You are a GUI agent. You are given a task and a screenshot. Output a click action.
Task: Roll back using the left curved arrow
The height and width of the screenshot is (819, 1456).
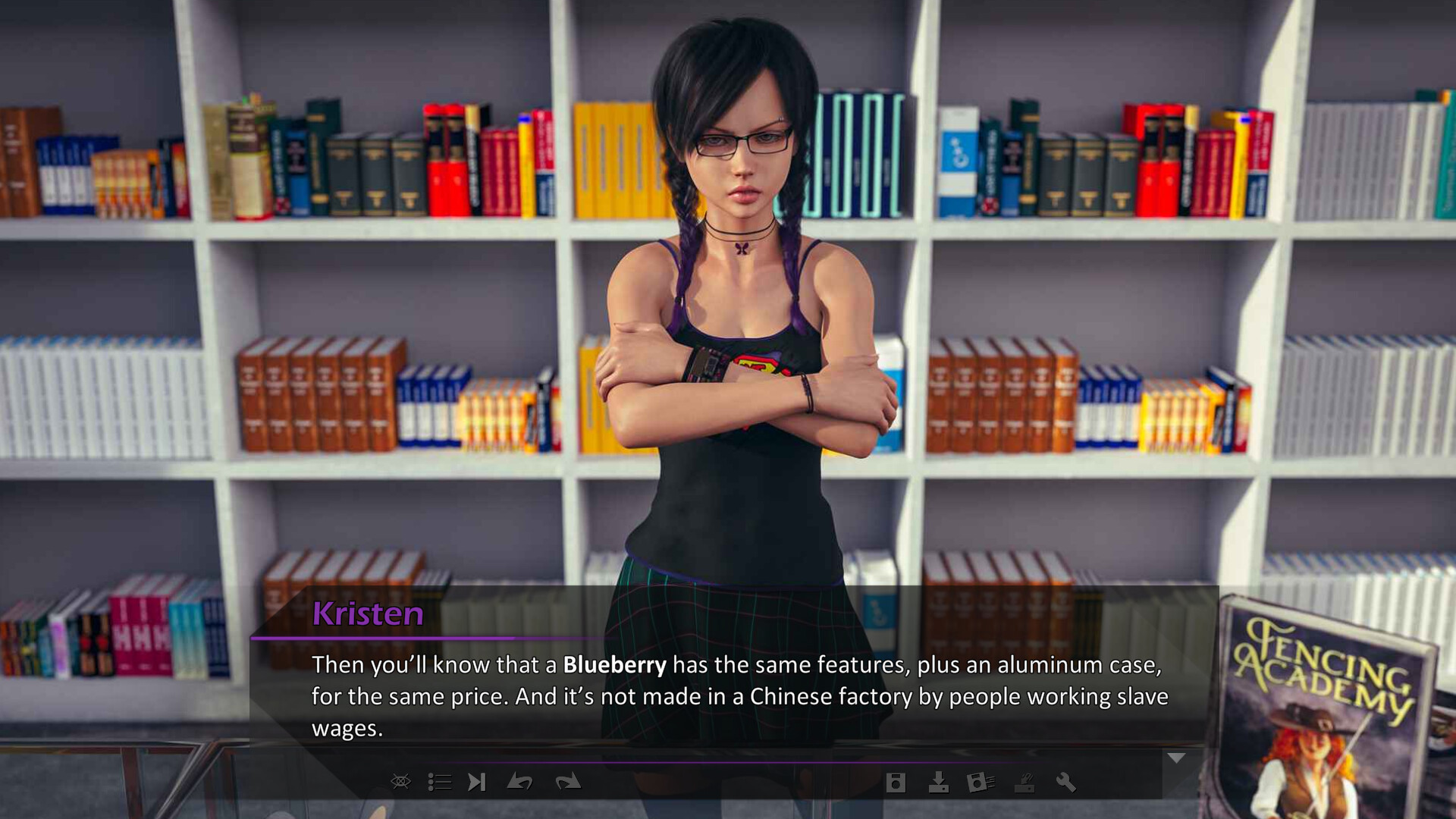519,782
